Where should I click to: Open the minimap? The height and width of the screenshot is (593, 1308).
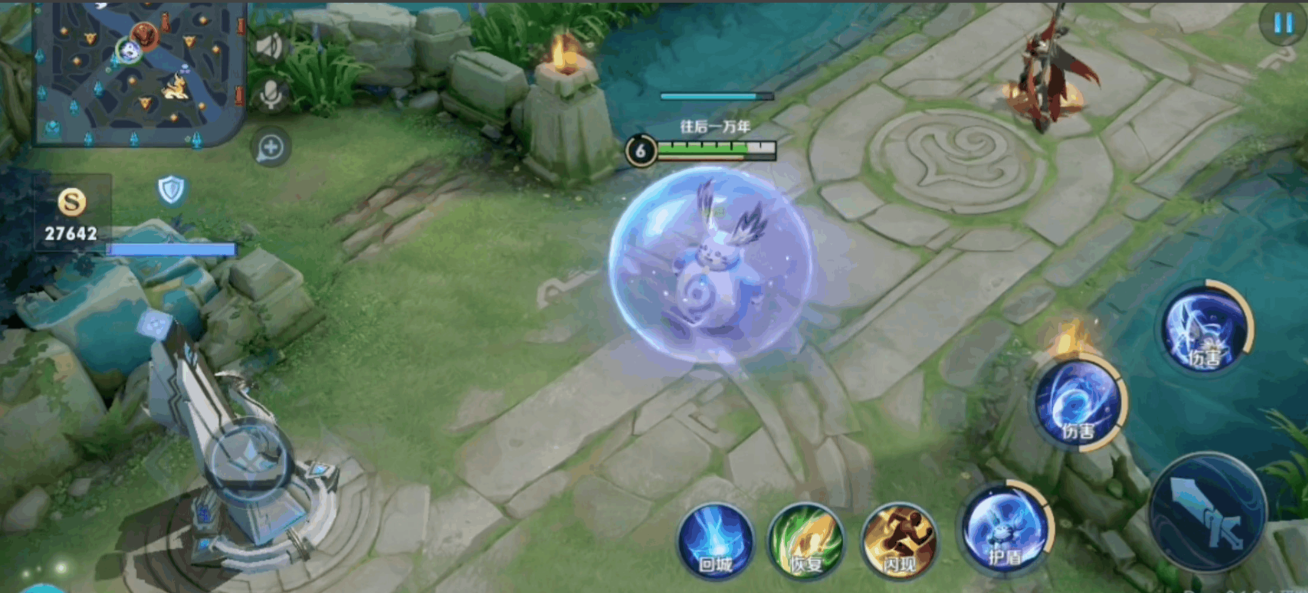(140, 72)
